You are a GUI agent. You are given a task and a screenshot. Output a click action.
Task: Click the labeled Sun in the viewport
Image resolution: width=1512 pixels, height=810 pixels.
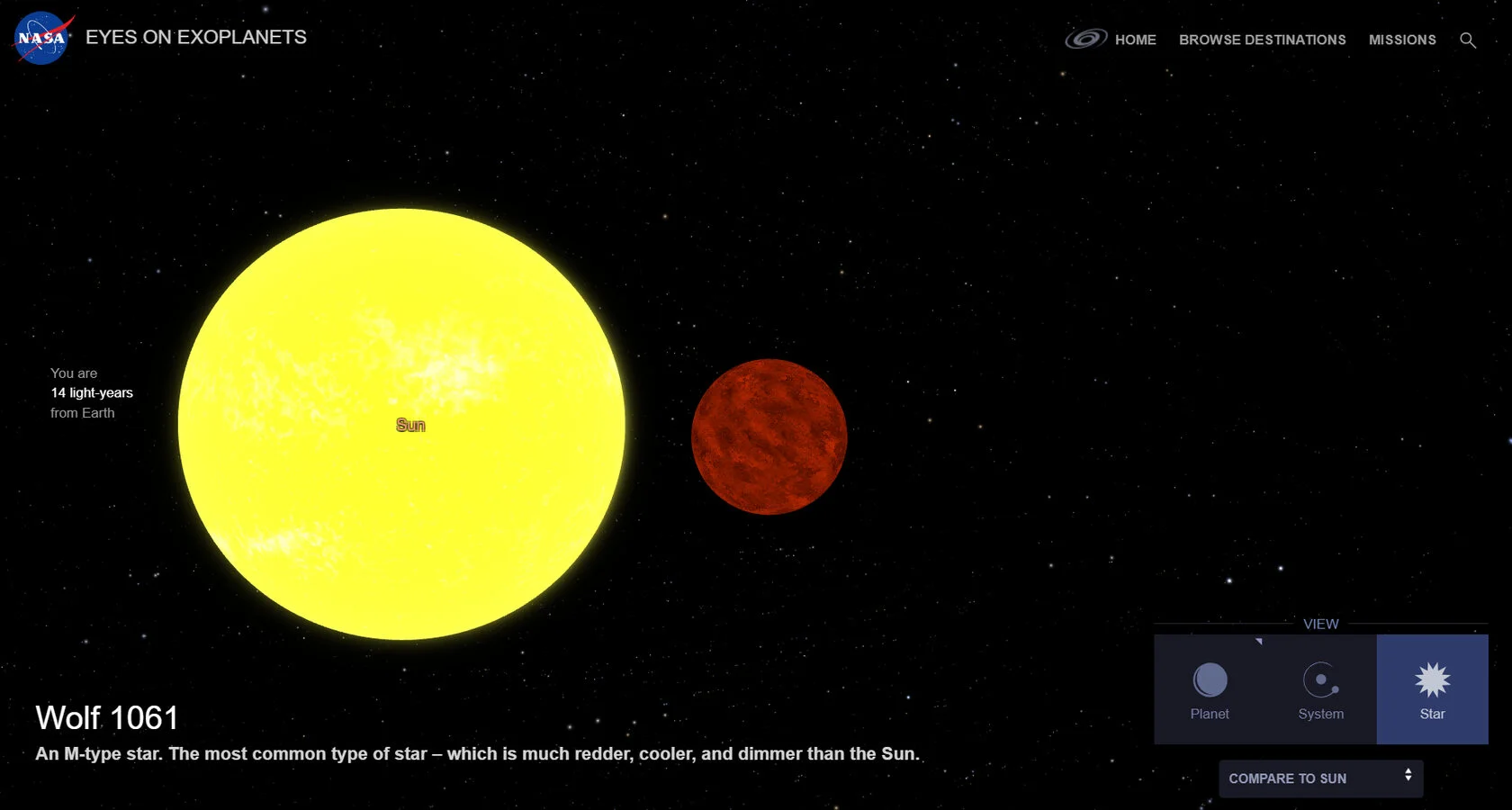[x=409, y=425]
